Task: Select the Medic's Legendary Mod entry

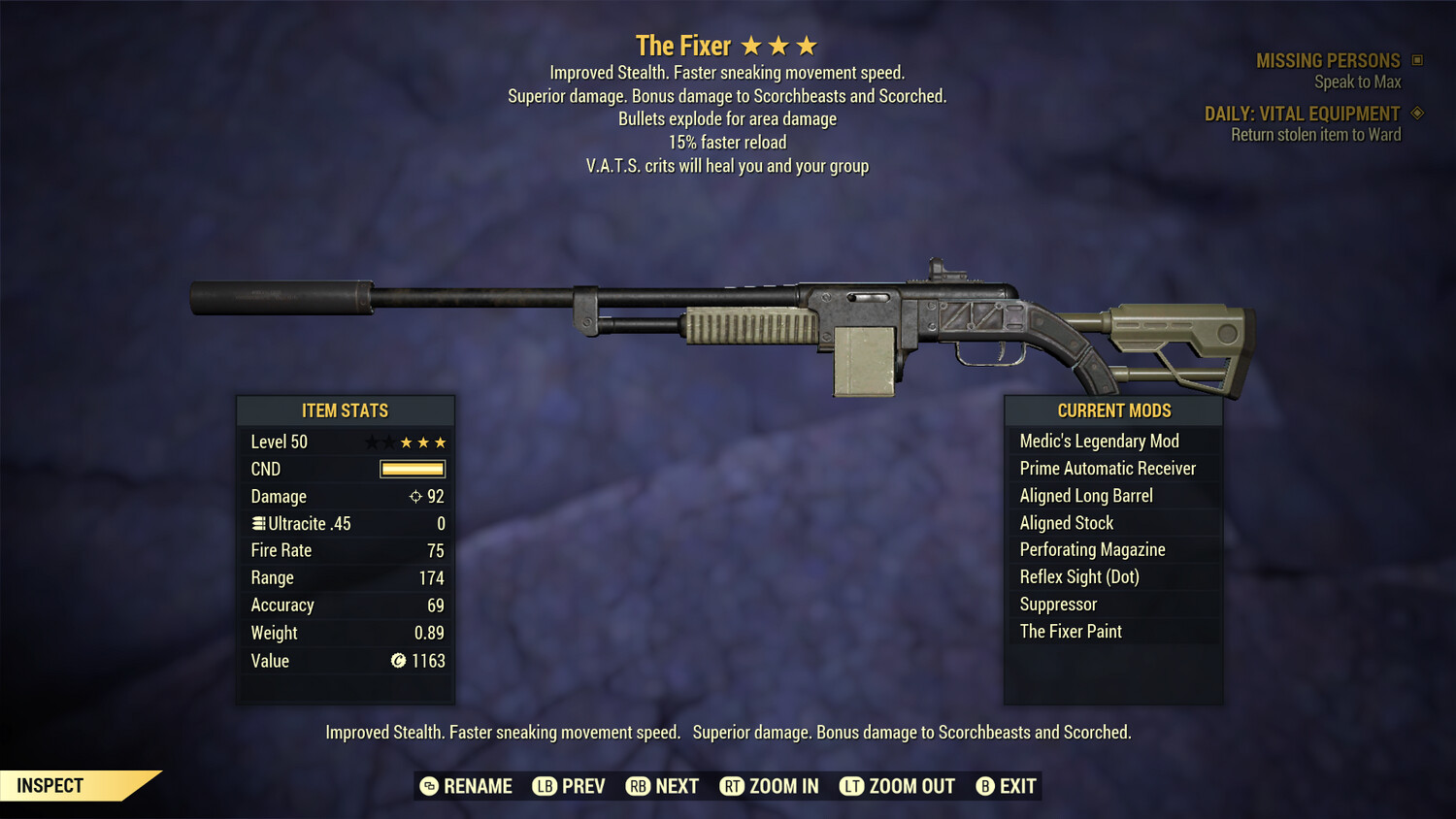Action: point(1099,441)
